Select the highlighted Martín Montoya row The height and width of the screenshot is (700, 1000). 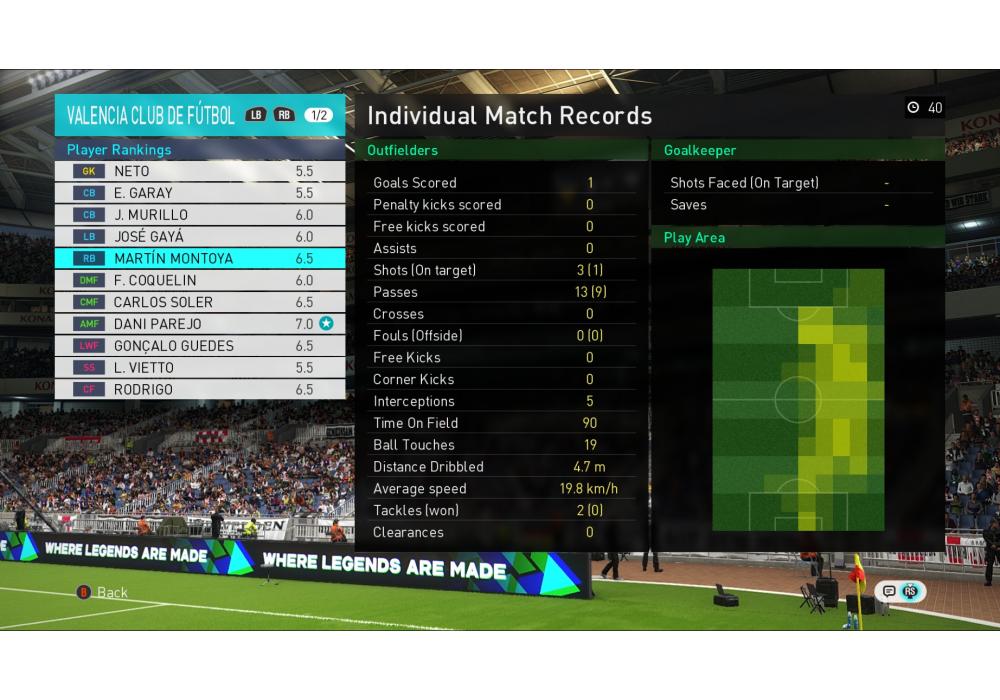tap(200, 259)
